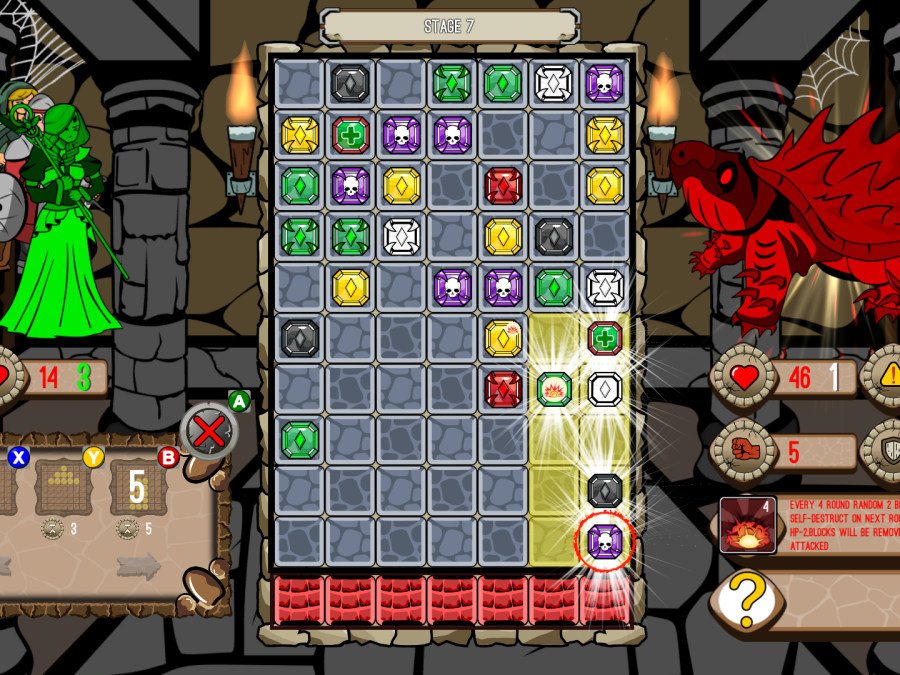This screenshot has width=900, height=675.
Task: Choose the white diamond block on the highlighted column
Action: (x=605, y=389)
